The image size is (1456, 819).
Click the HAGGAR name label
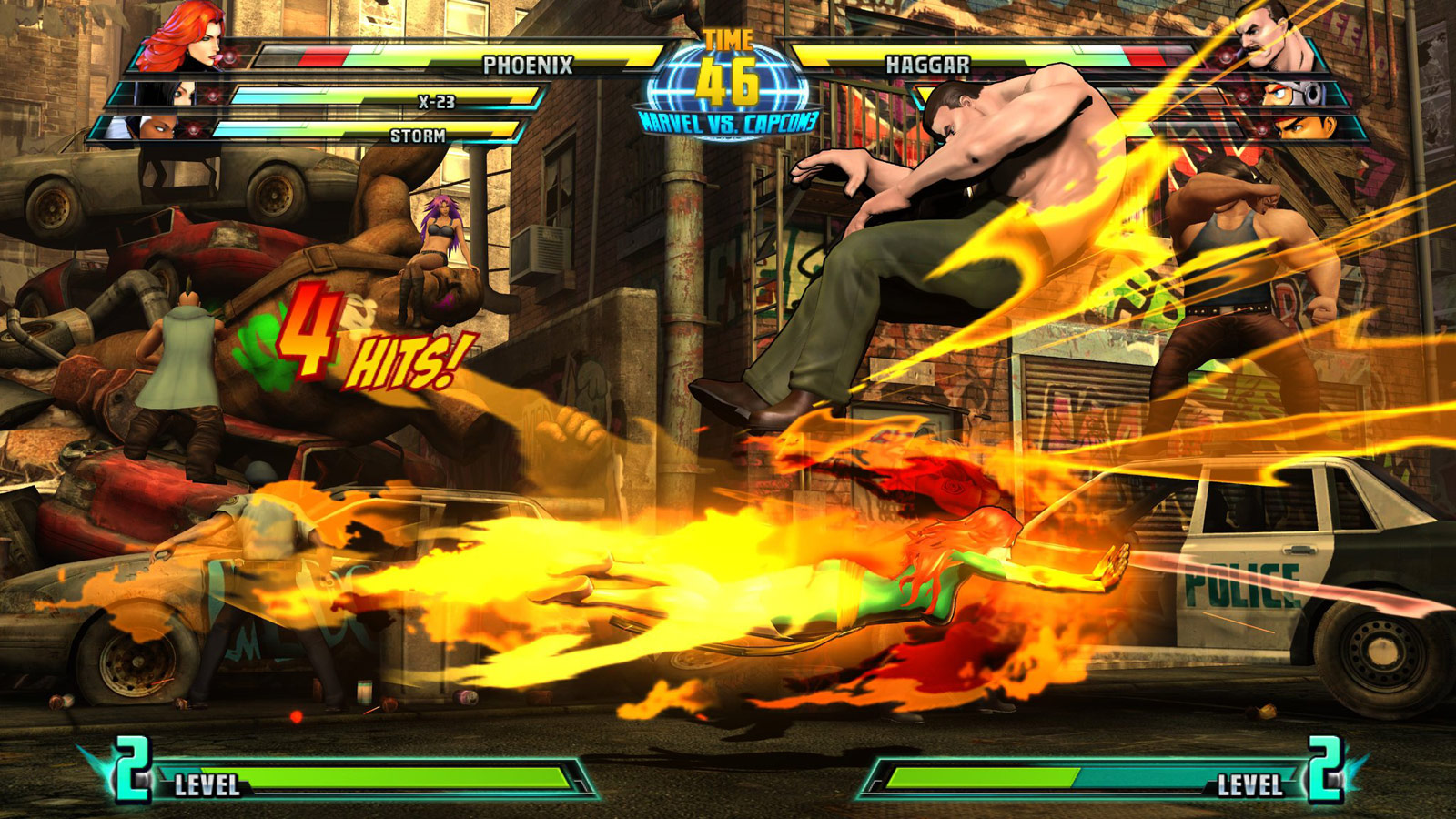[928, 61]
